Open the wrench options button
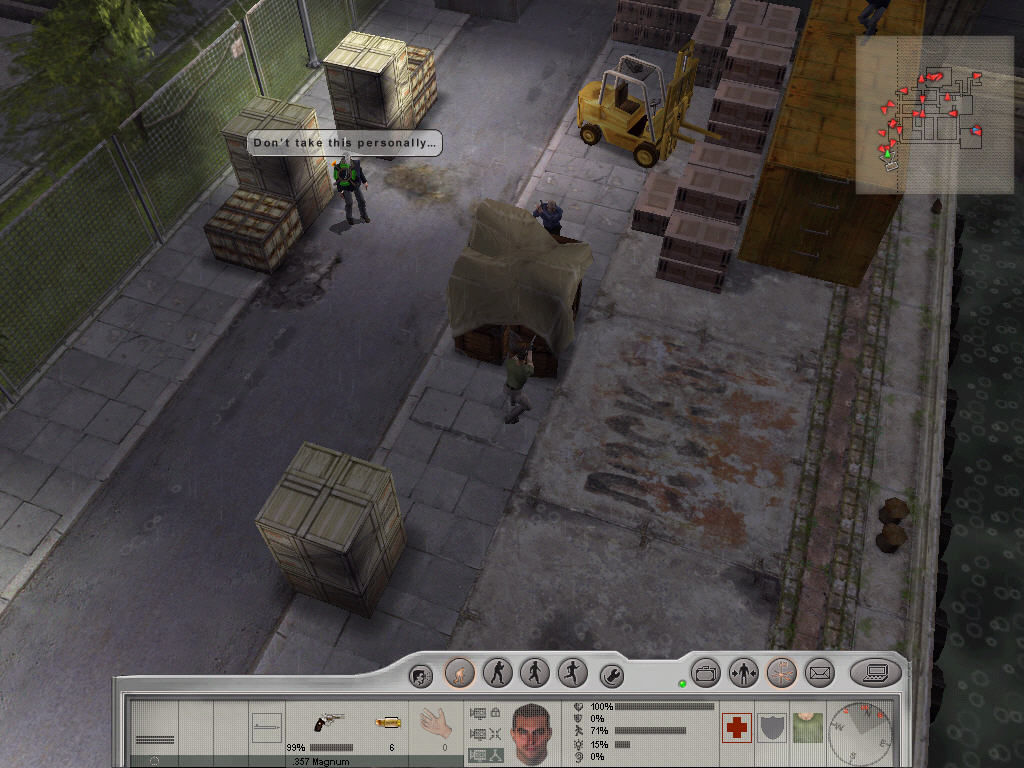 point(611,676)
